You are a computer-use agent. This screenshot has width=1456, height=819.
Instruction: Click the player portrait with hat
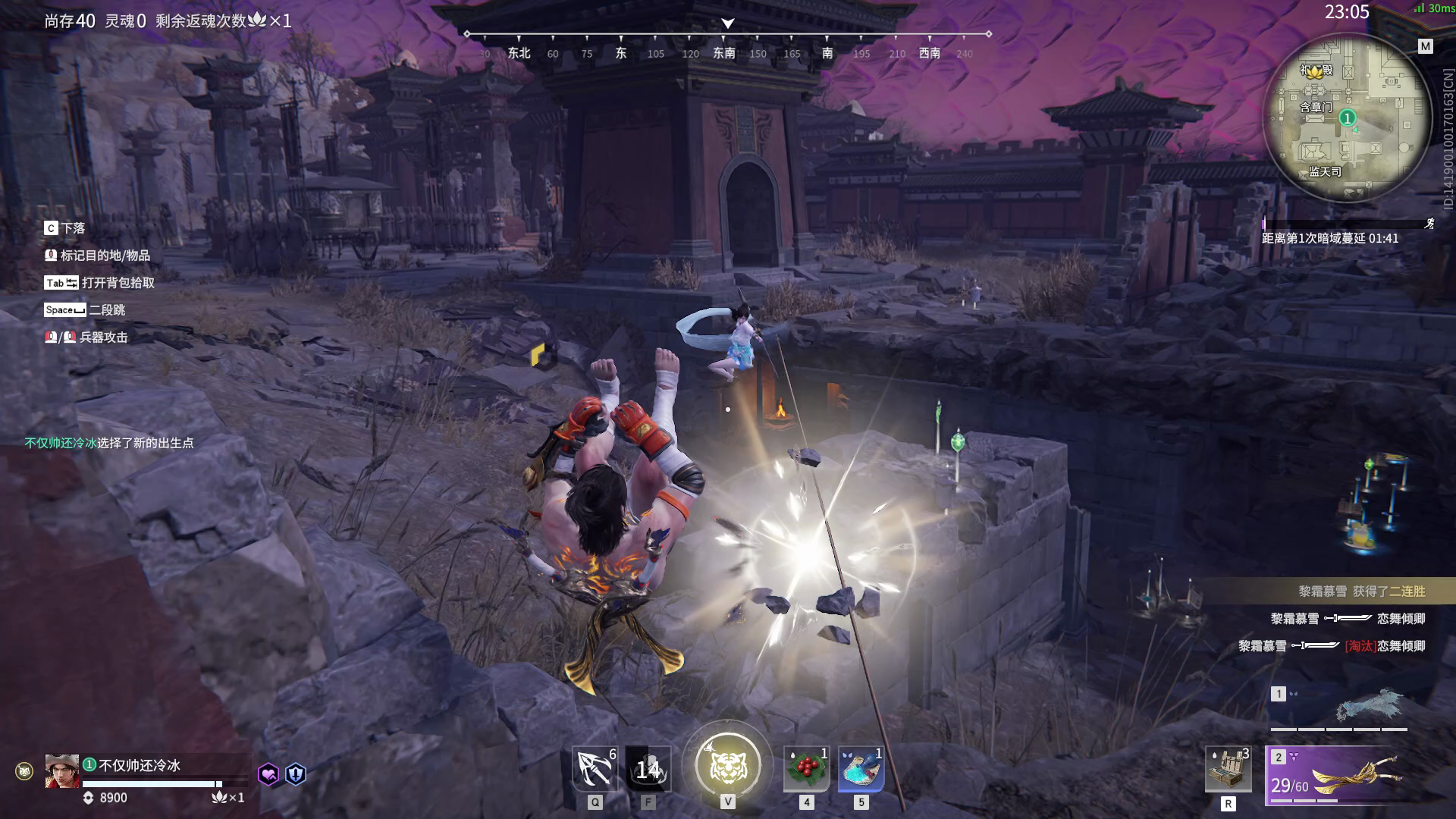(x=61, y=771)
